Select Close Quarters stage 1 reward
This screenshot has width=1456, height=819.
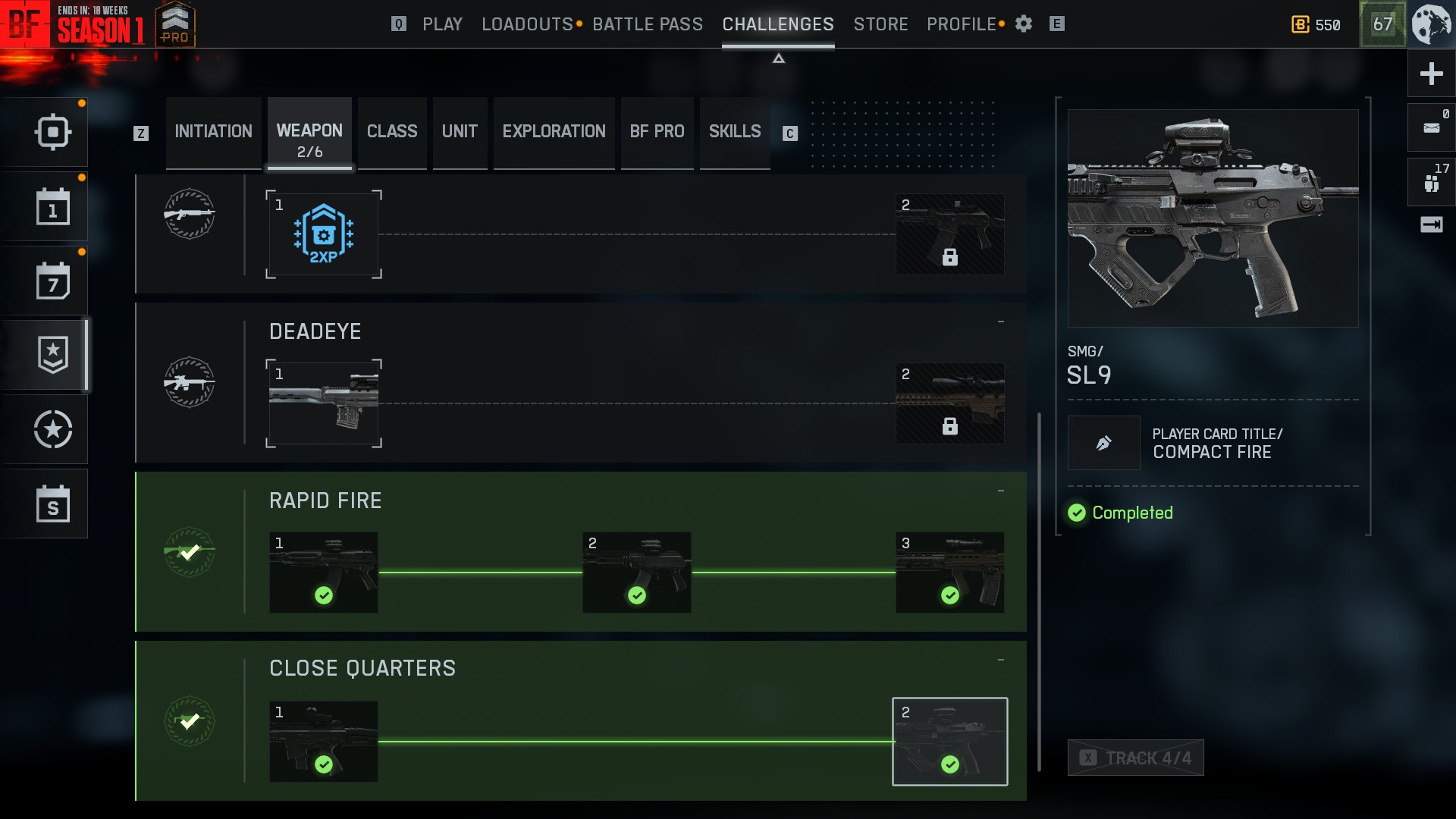324,742
